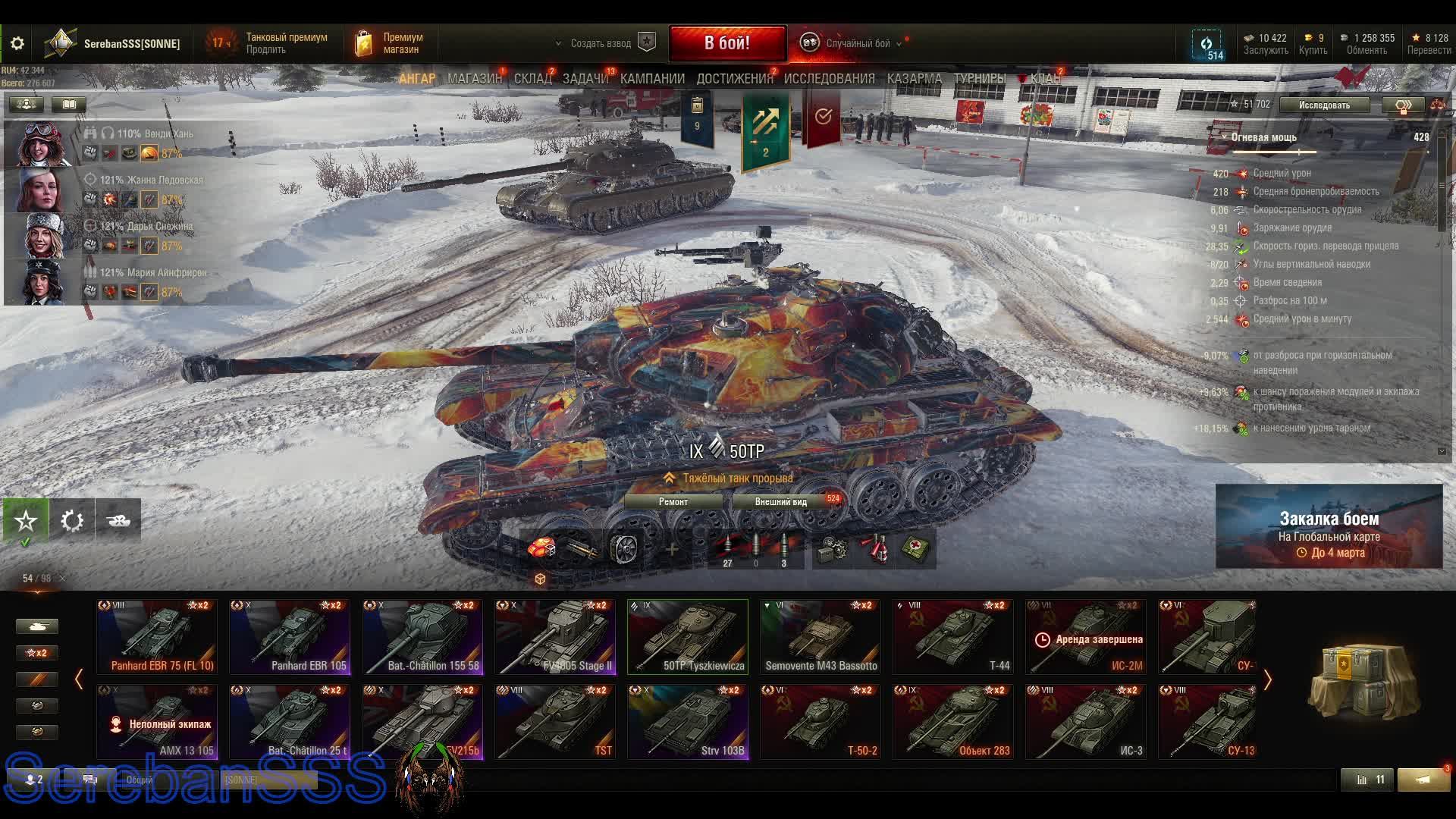Image resolution: width=1456 pixels, height=819 pixels.
Task: Click the Исследовать button
Action: click(1323, 105)
